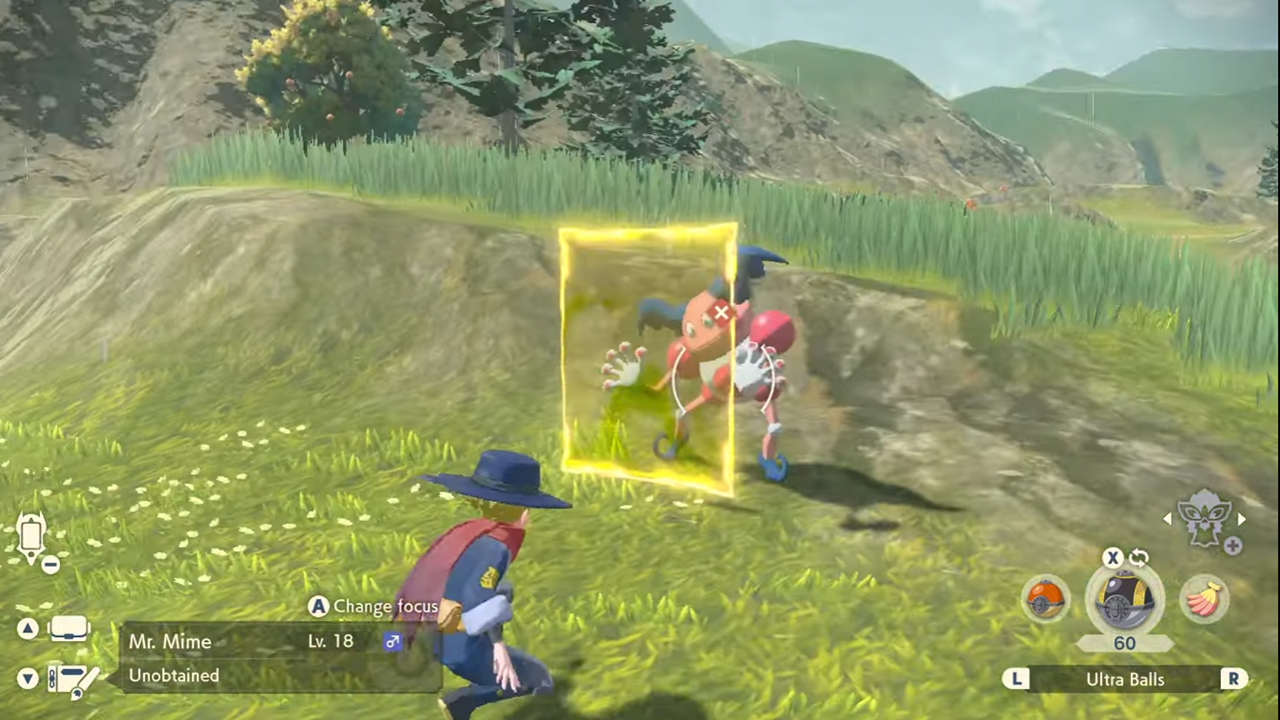This screenshot has width=1280, height=720.
Task: Click the Ultra Balls label bar
Action: pos(1125,679)
